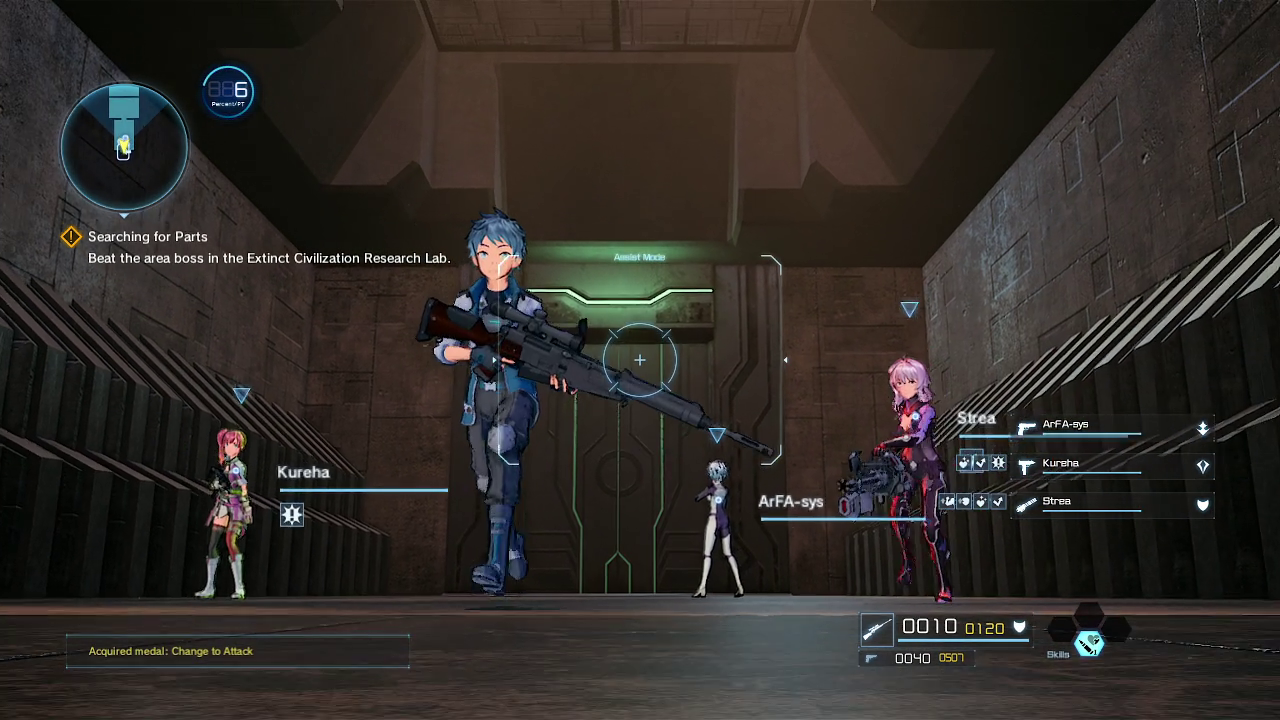Image resolution: width=1280 pixels, height=720 pixels.
Task: Click the Acquired medal notification banner
Action: click(x=238, y=651)
